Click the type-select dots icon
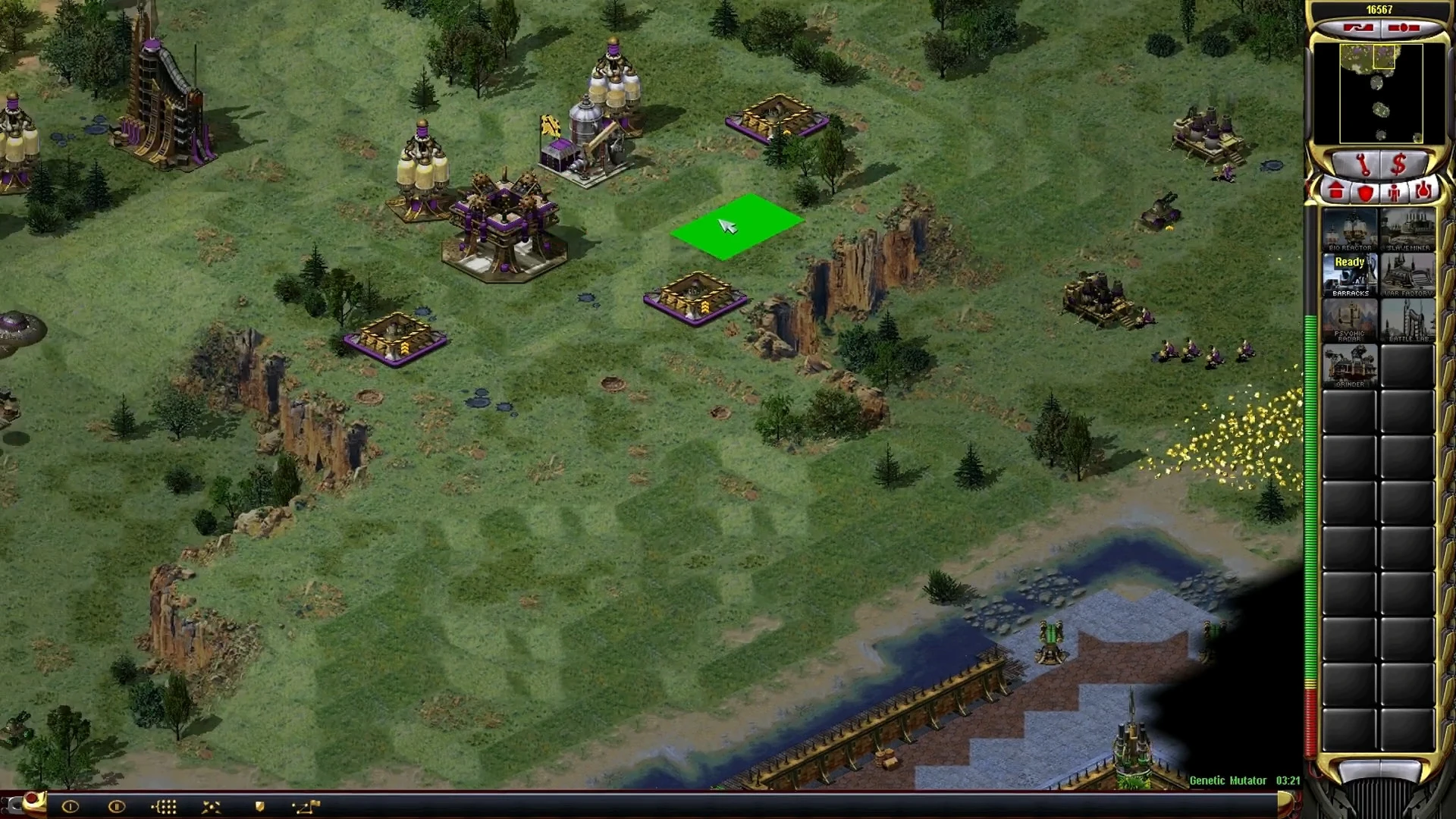 pos(165,807)
